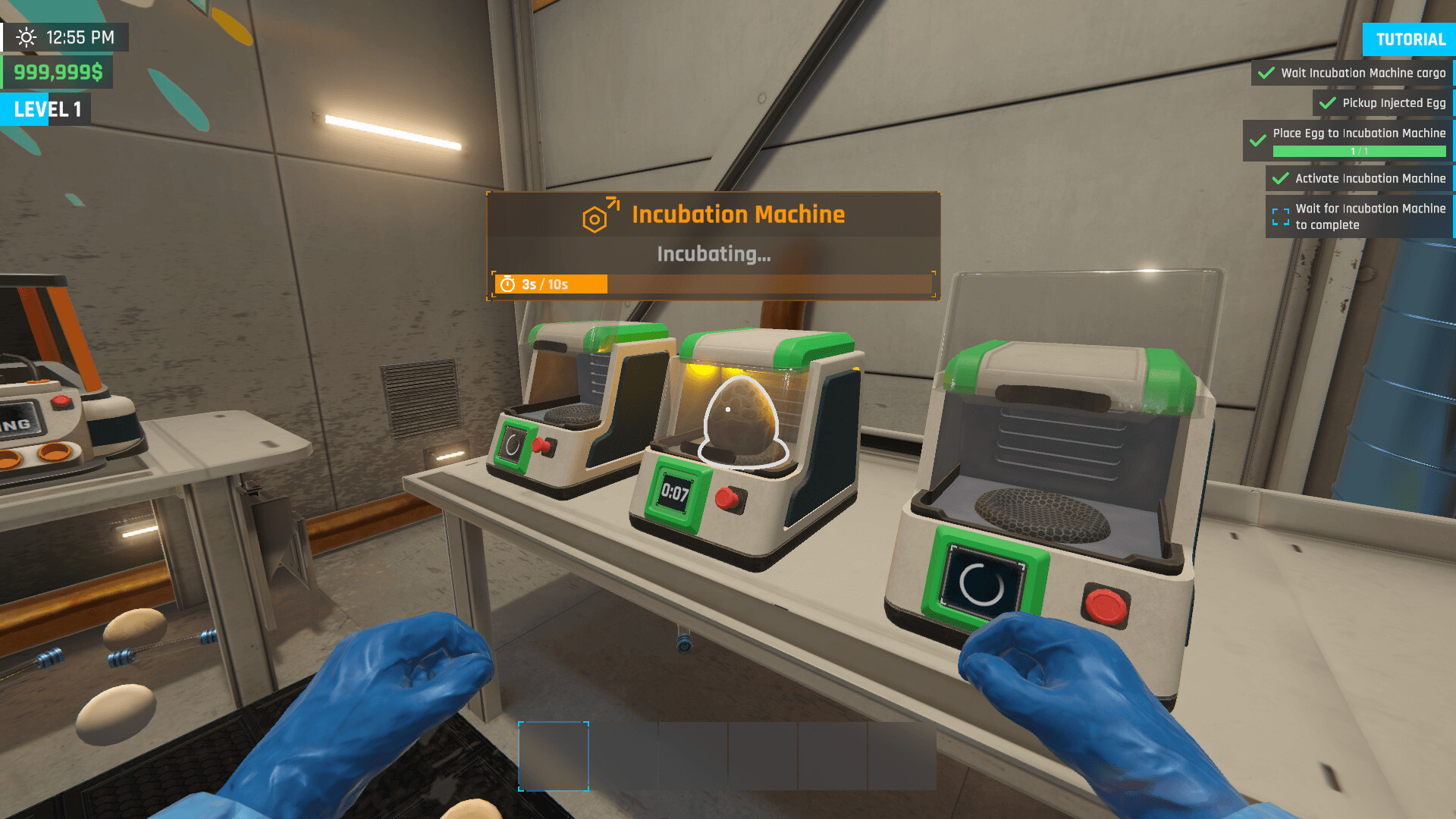Click the LEVEL 1 badge
The width and height of the screenshot is (1456, 819).
click(45, 109)
